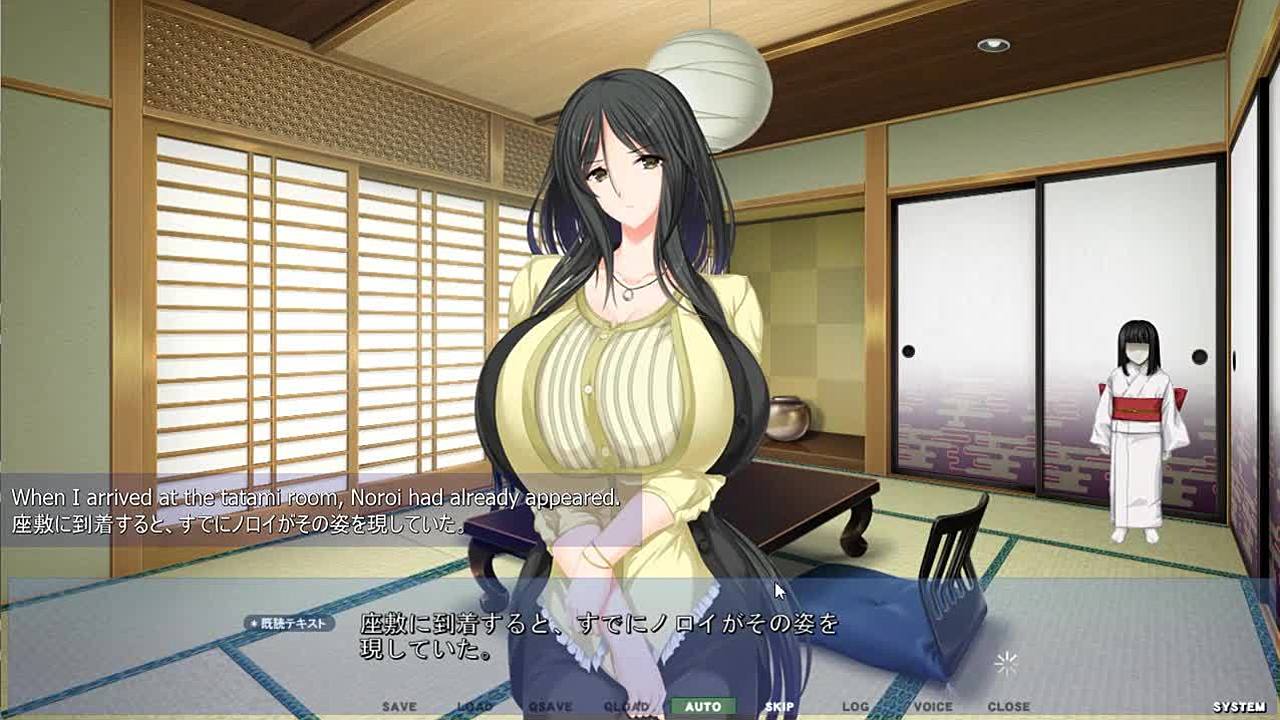Screen dimensions: 1280x720
Task: Toggle AUTO text advance
Action: click(703, 707)
